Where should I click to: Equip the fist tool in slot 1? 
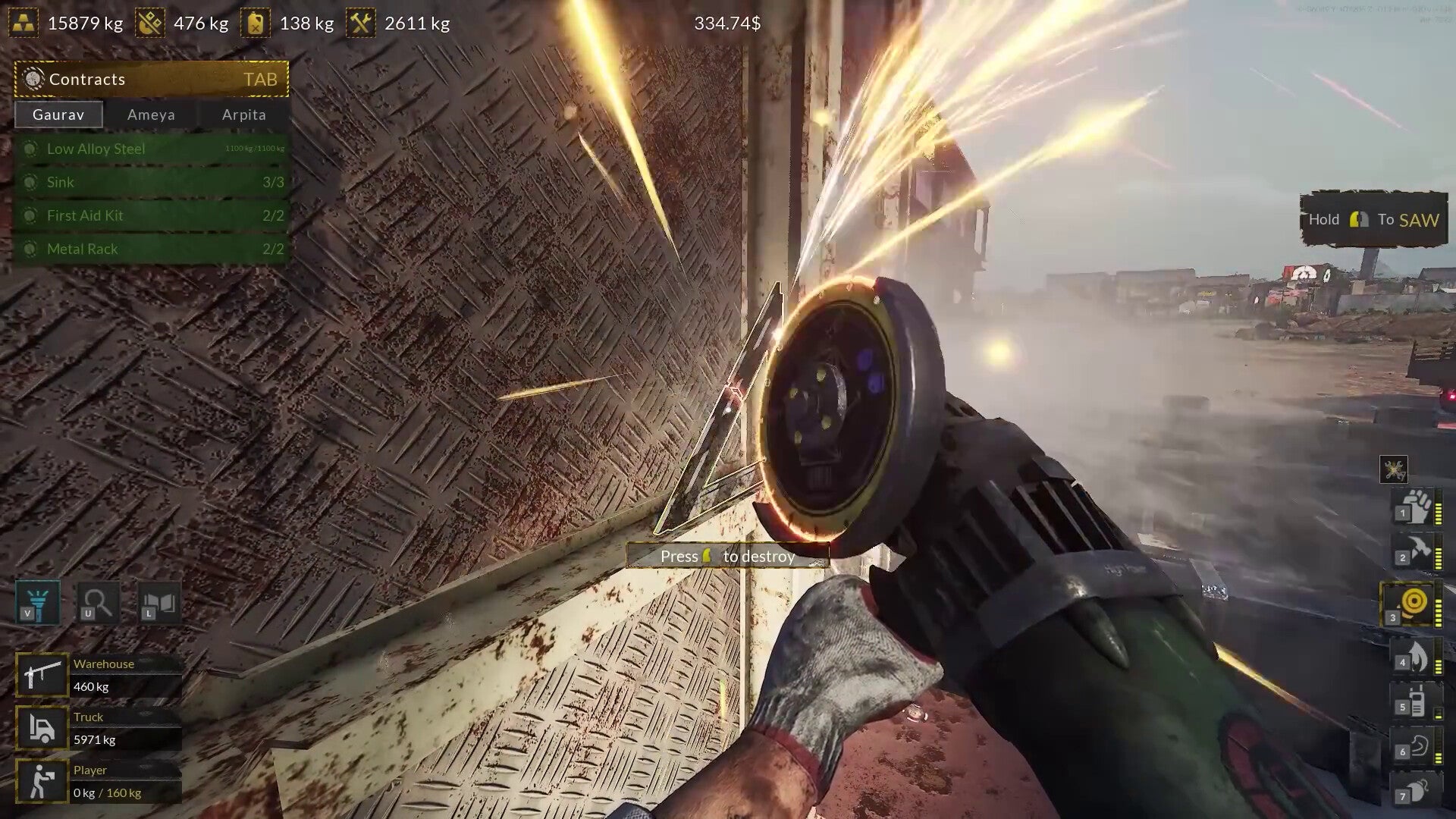pos(1415,506)
